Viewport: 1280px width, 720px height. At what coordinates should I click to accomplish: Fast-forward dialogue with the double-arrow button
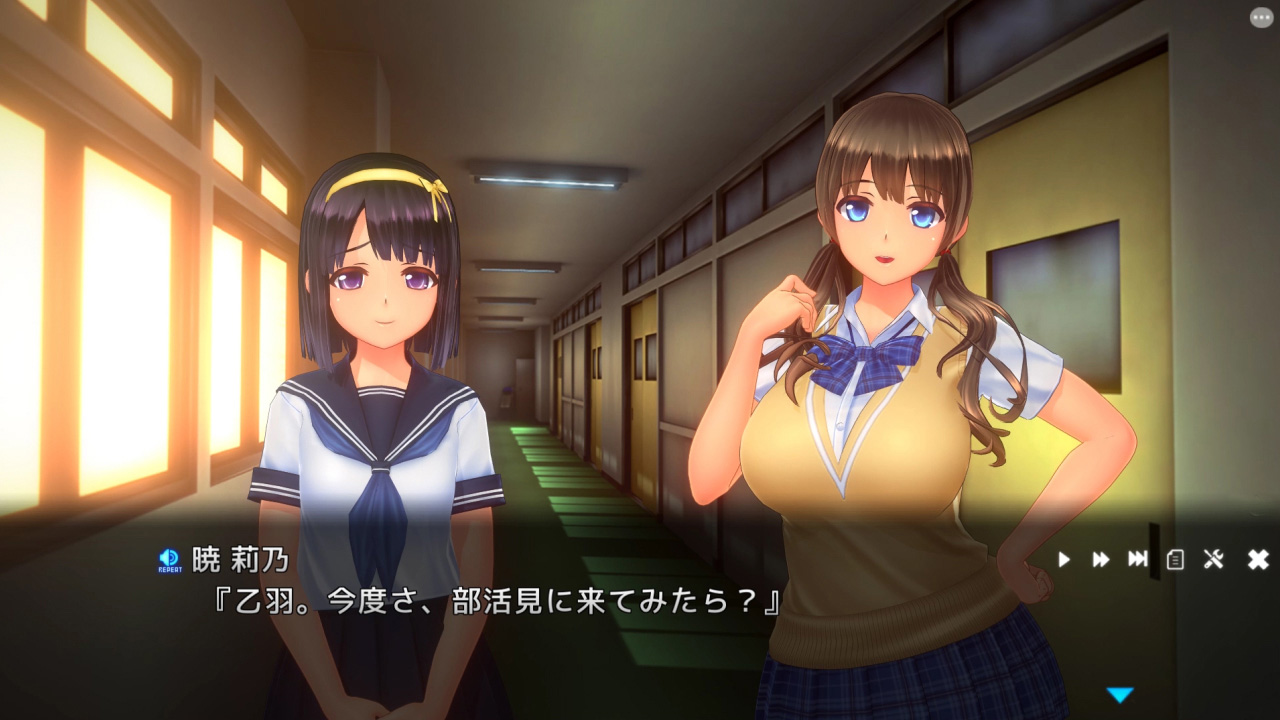coord(1100,560)
